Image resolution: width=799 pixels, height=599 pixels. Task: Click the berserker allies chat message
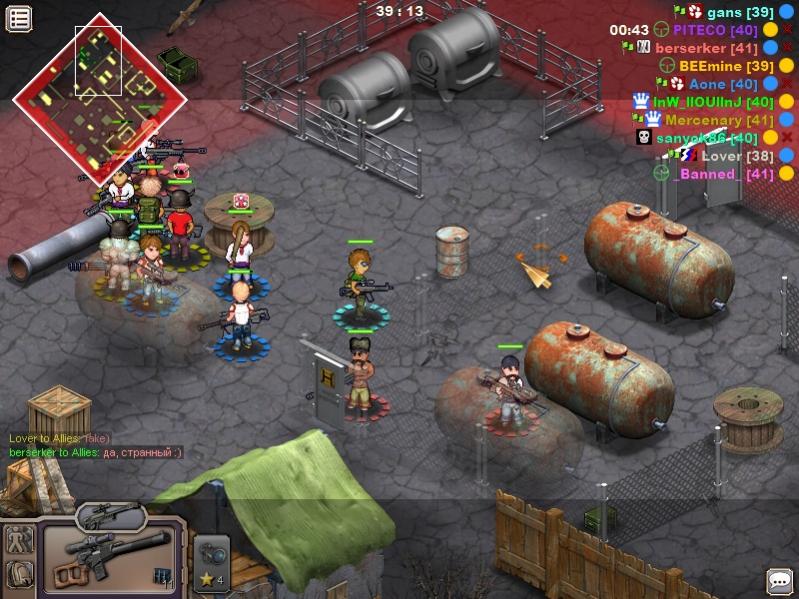pyautogui.click(x=95, y=453)
